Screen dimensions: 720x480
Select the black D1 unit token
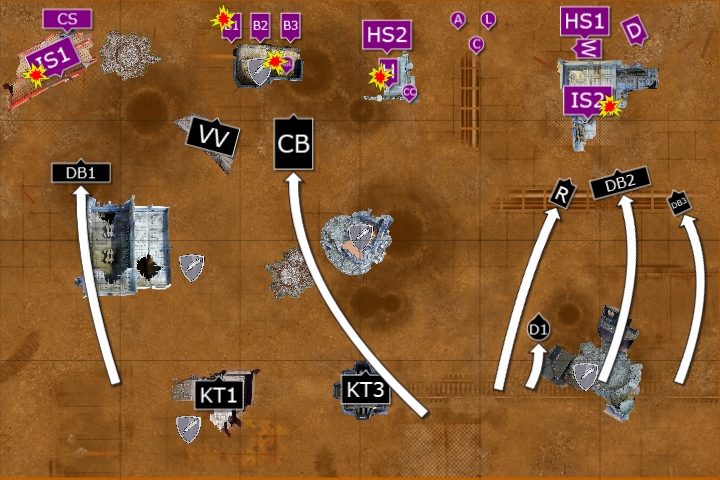pyautogui.click(x=538, y=328)
